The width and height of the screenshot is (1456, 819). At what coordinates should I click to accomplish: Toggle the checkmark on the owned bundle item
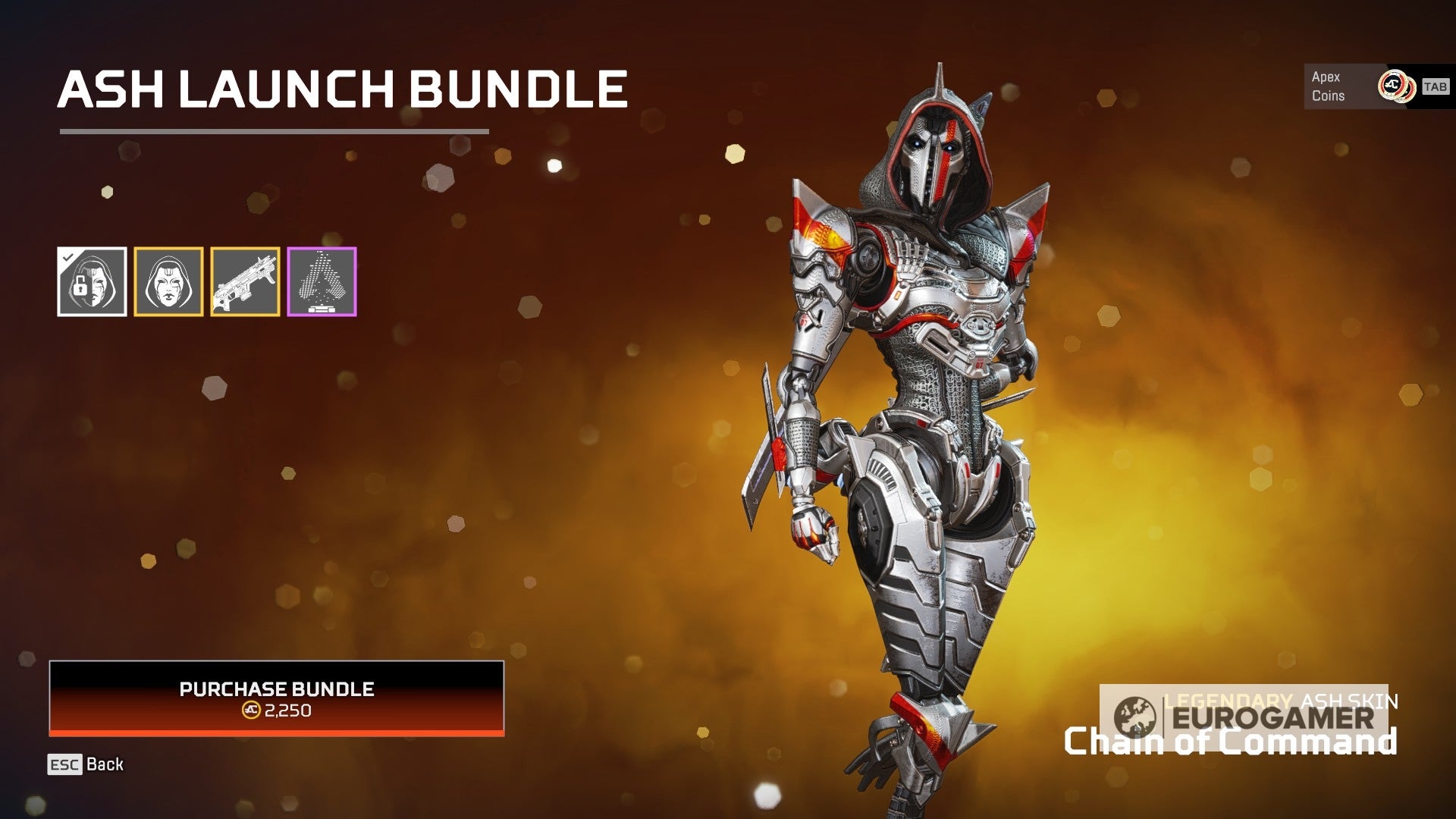(69, 259)
